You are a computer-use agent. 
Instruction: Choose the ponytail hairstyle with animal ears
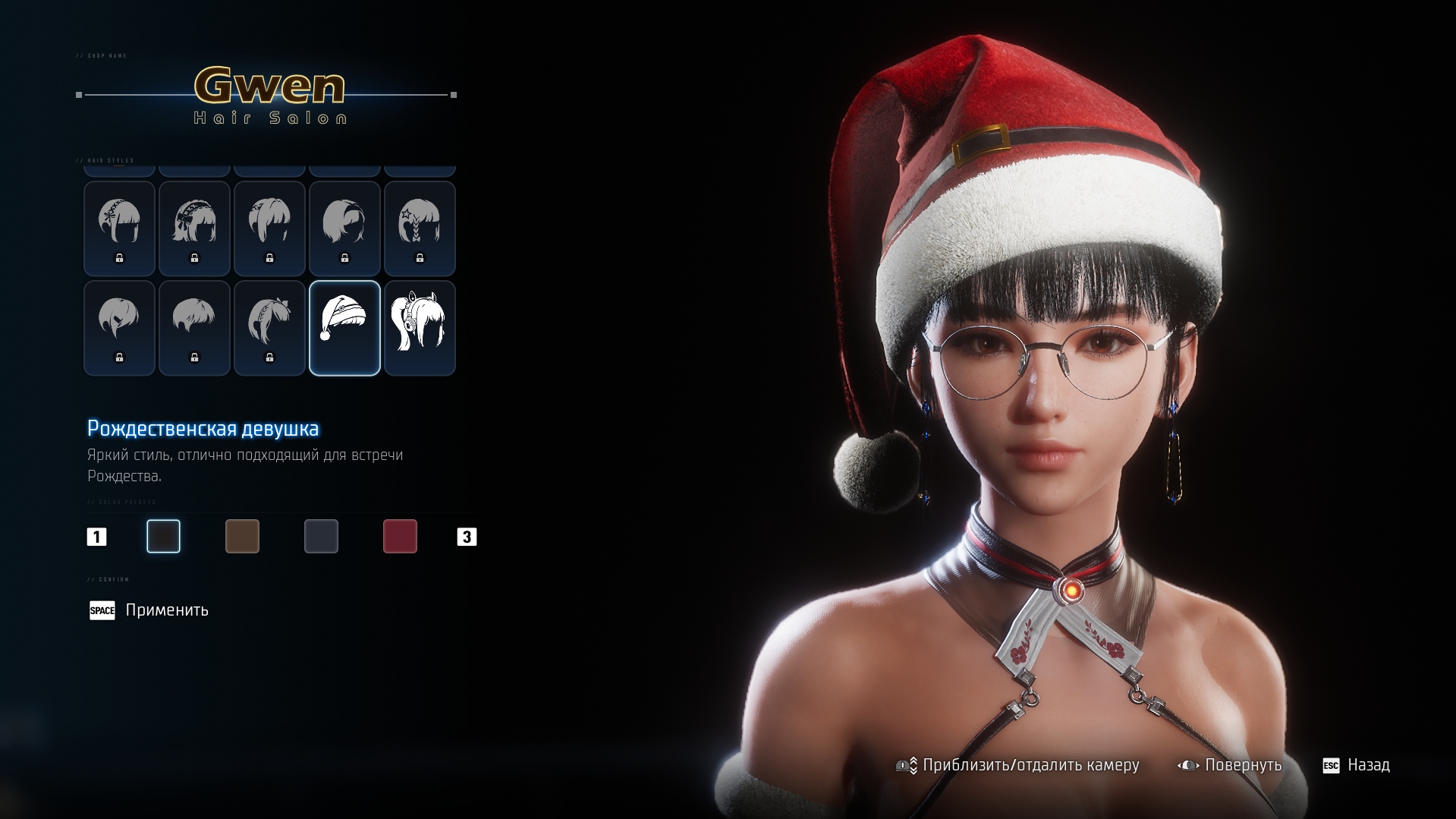pos(420,328)
